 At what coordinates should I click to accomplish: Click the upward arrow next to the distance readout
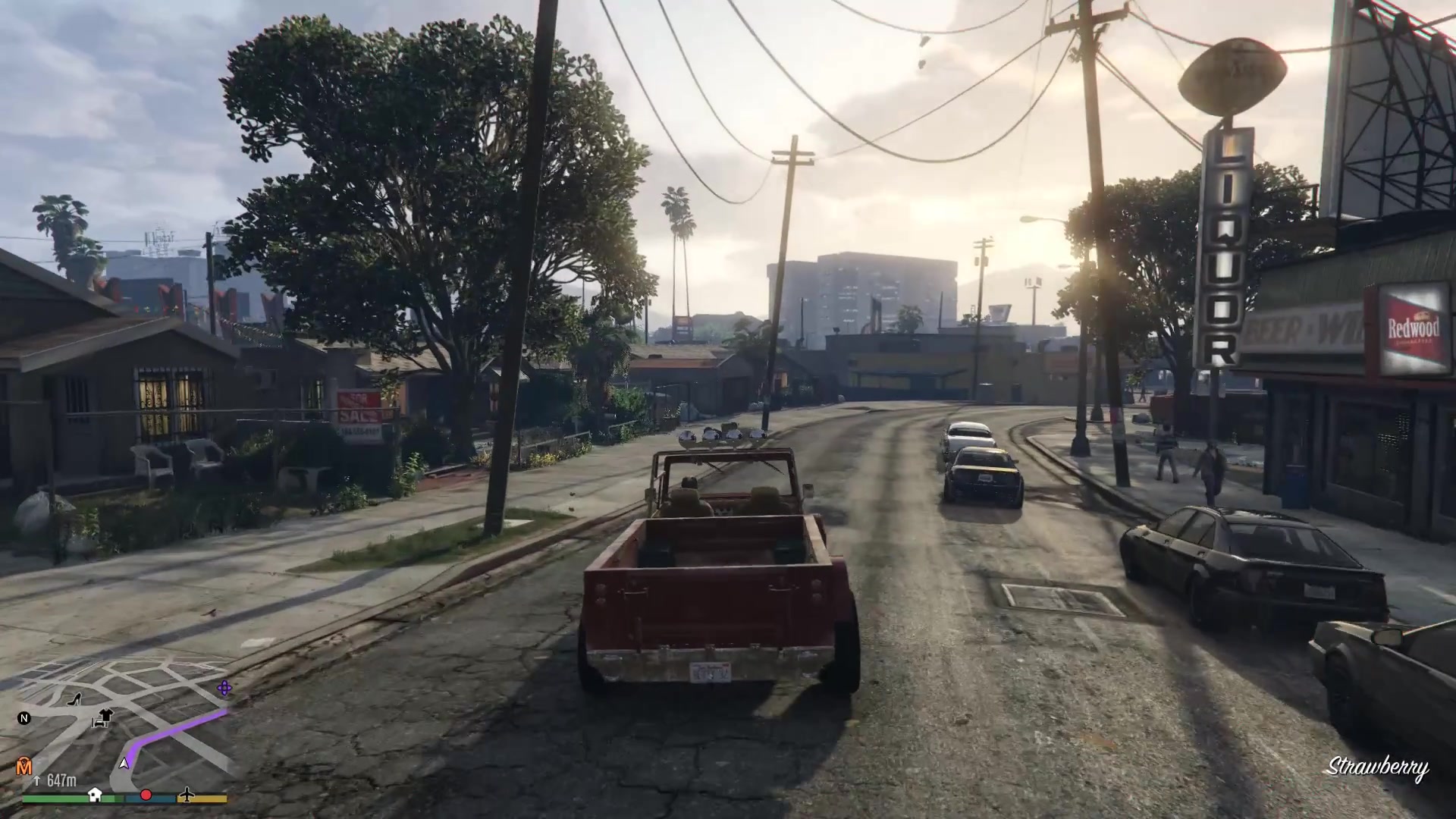point(37,780)
